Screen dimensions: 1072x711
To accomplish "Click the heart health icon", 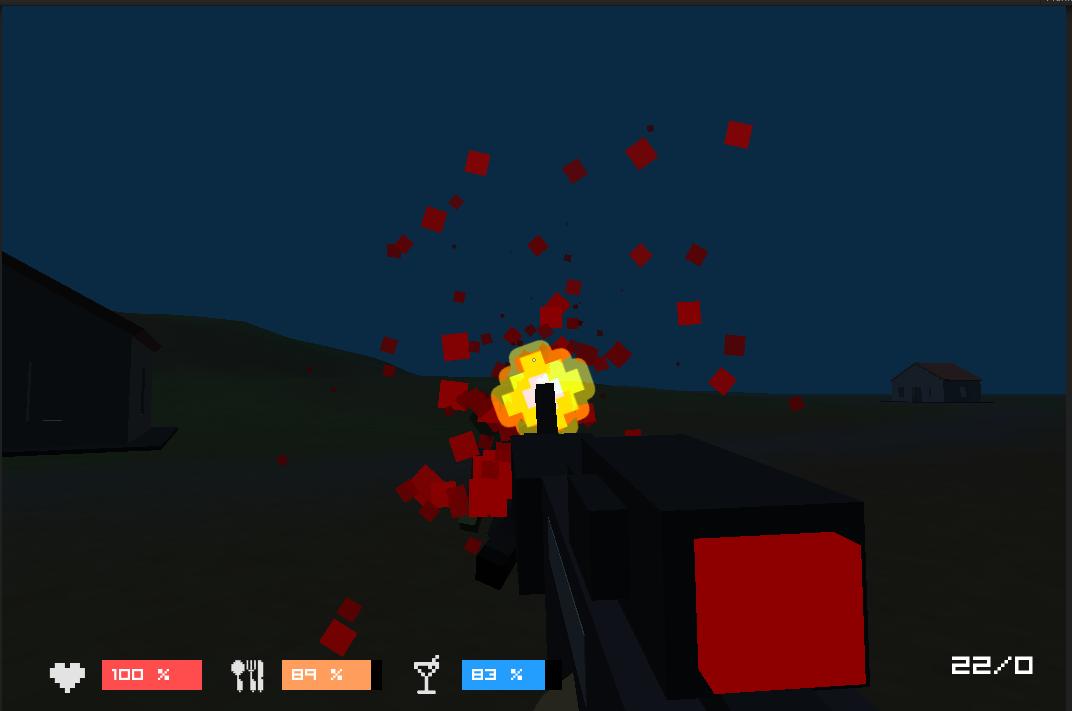I will (68, 676).
